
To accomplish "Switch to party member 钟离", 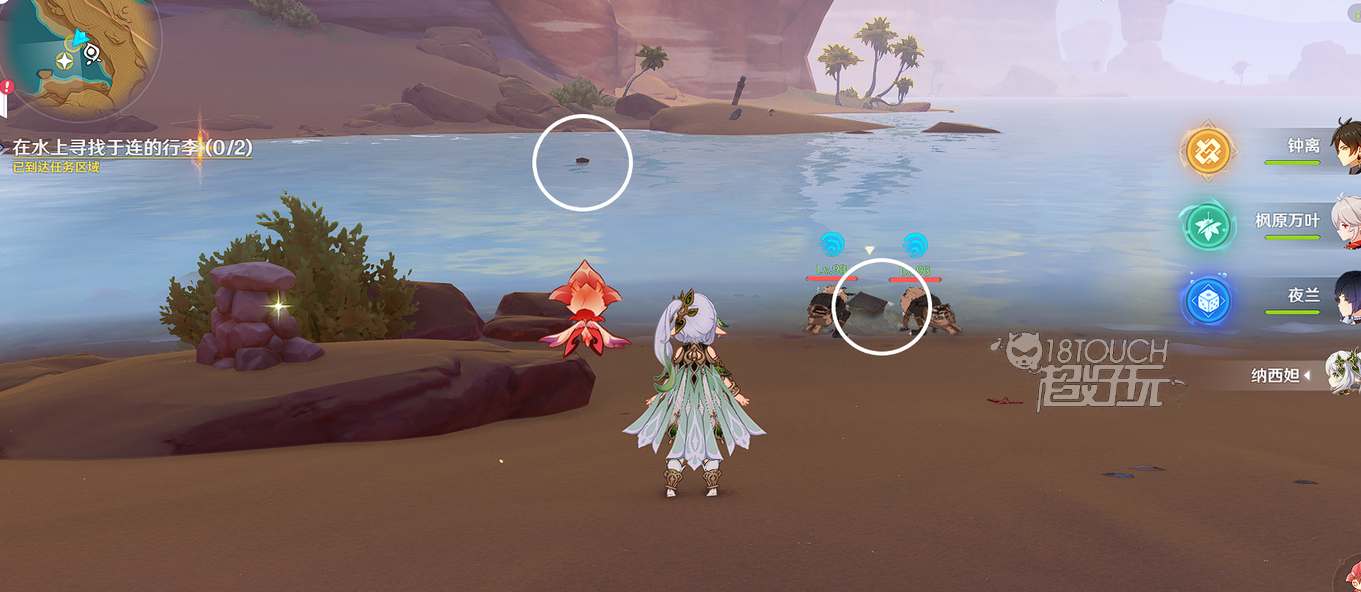I will pos(1304,146).
